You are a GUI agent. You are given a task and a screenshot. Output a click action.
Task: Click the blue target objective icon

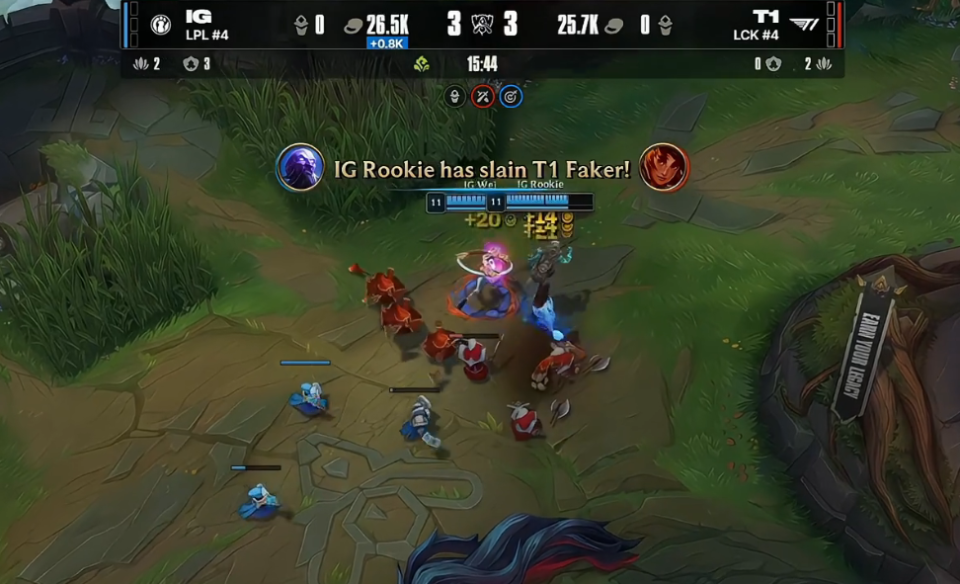point(510,97)
